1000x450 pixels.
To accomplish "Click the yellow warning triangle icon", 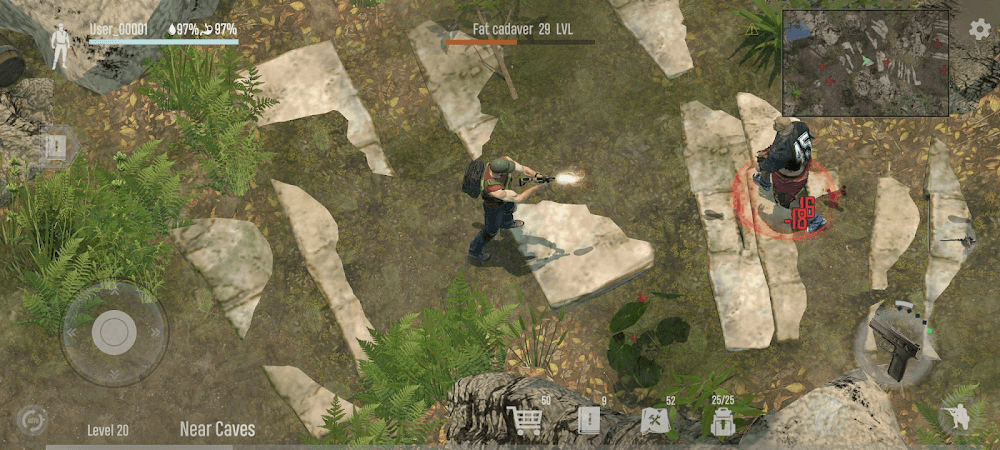I will click(x=751, y=30).
